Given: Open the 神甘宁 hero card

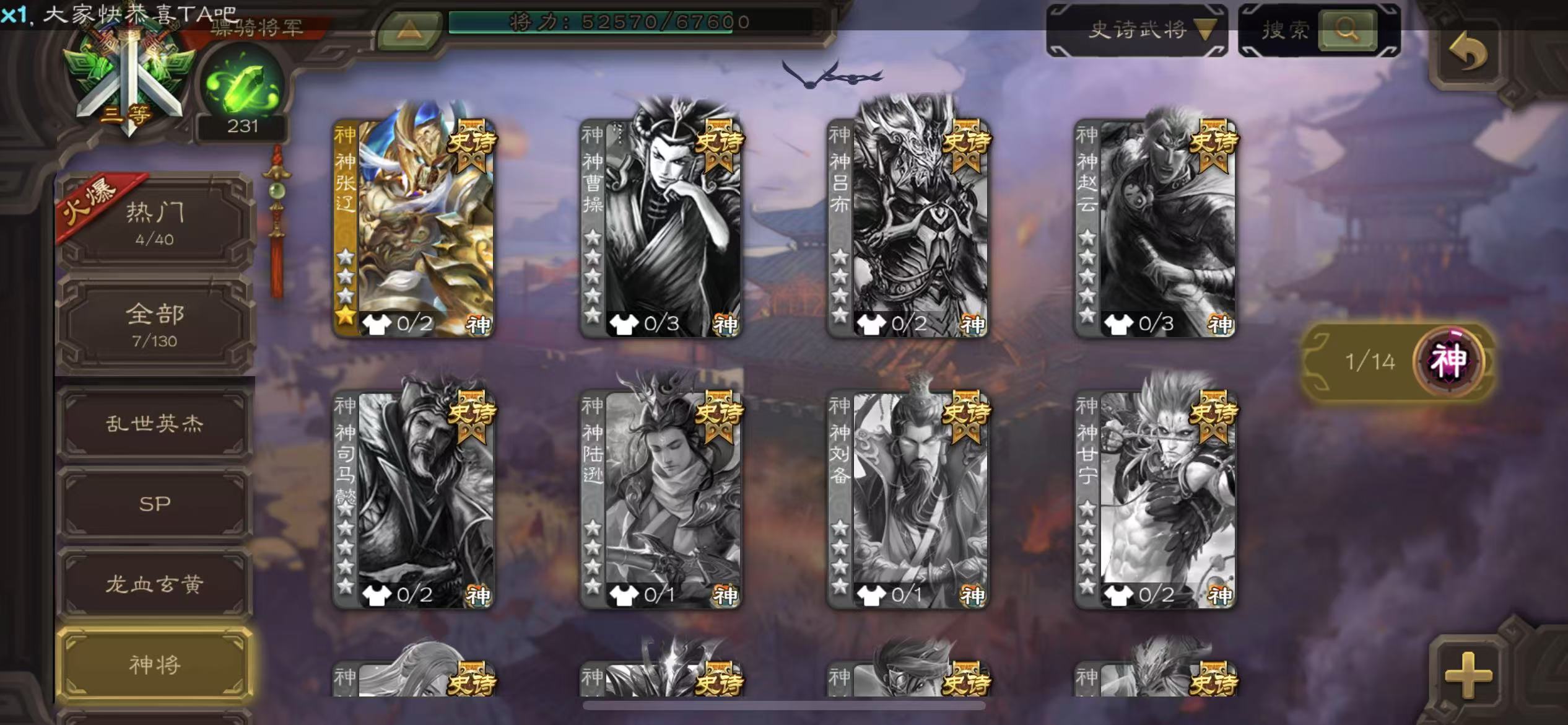Looking at the screenshot, I should click(1155, 498).
